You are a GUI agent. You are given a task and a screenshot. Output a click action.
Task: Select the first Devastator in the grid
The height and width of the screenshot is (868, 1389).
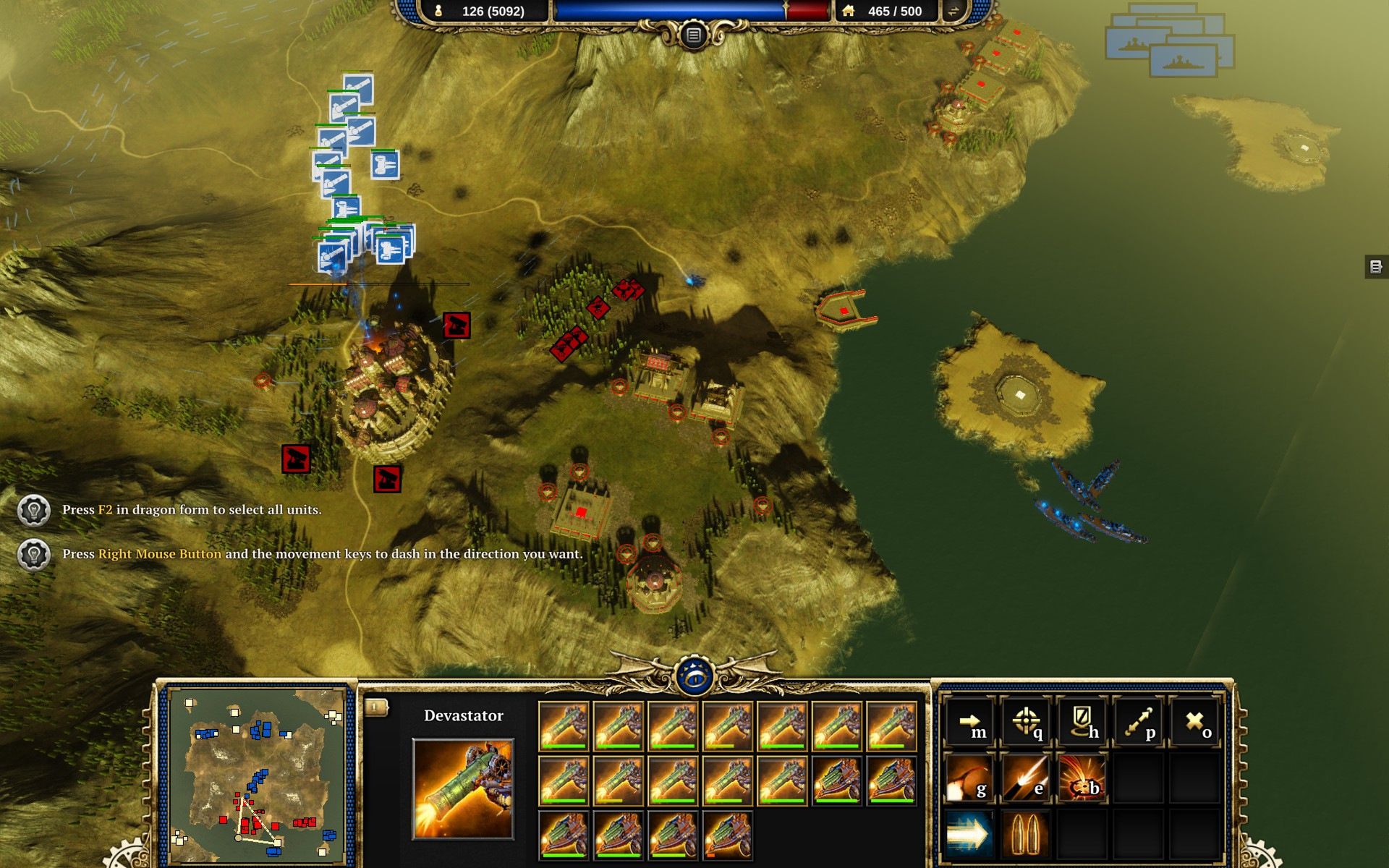click(x=564, y=726)
